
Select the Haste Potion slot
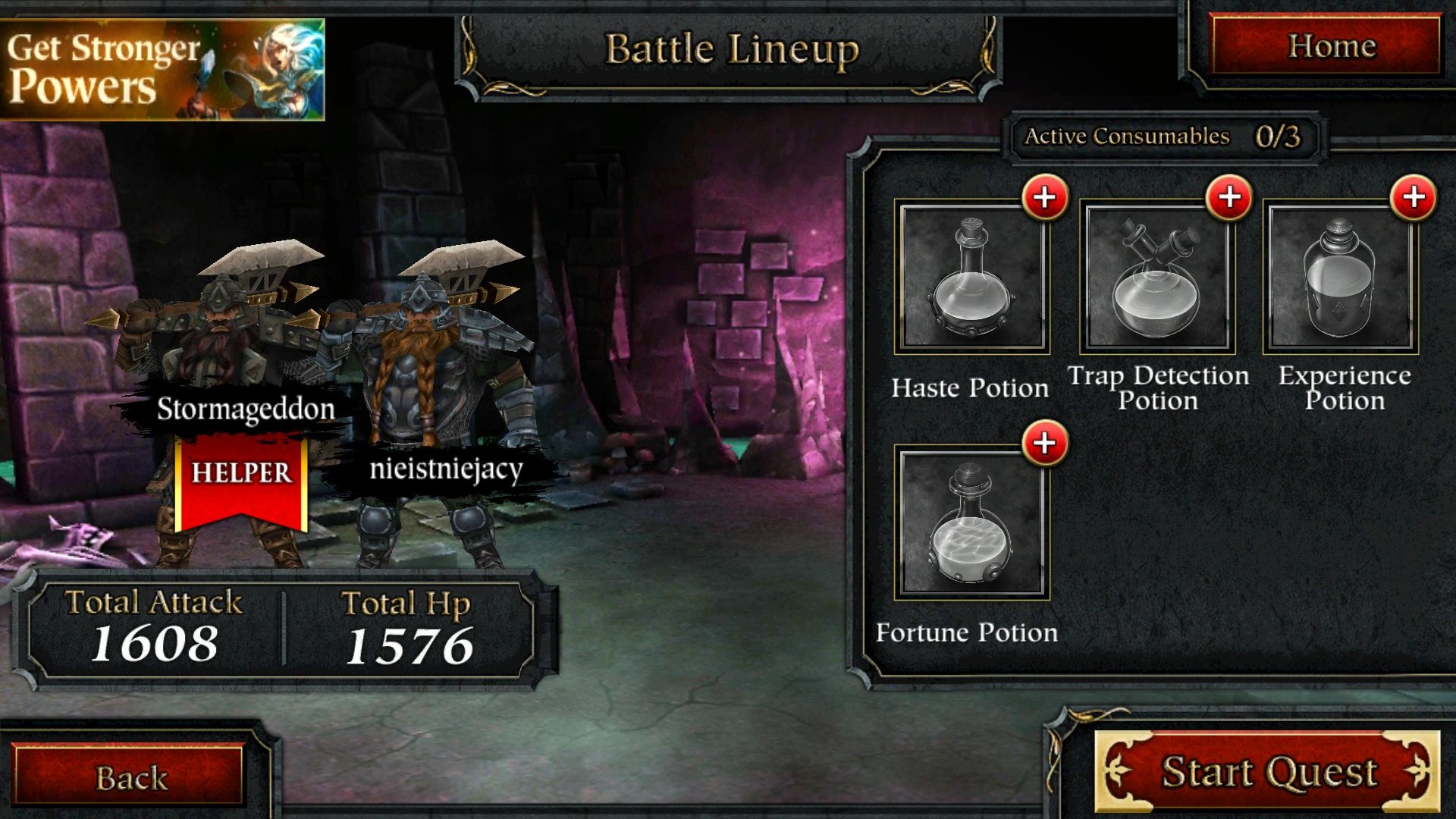tap(972, 278)
